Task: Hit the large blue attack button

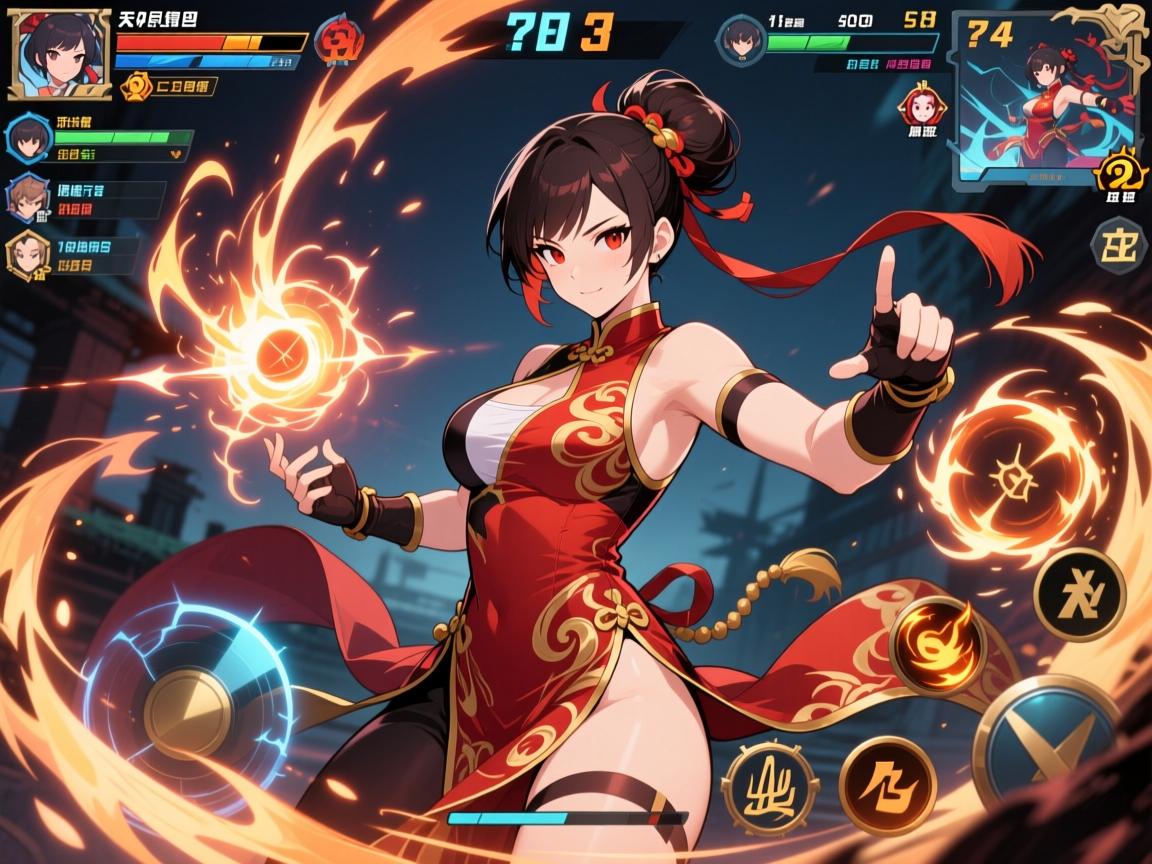Action: [x=1047, y=740]
